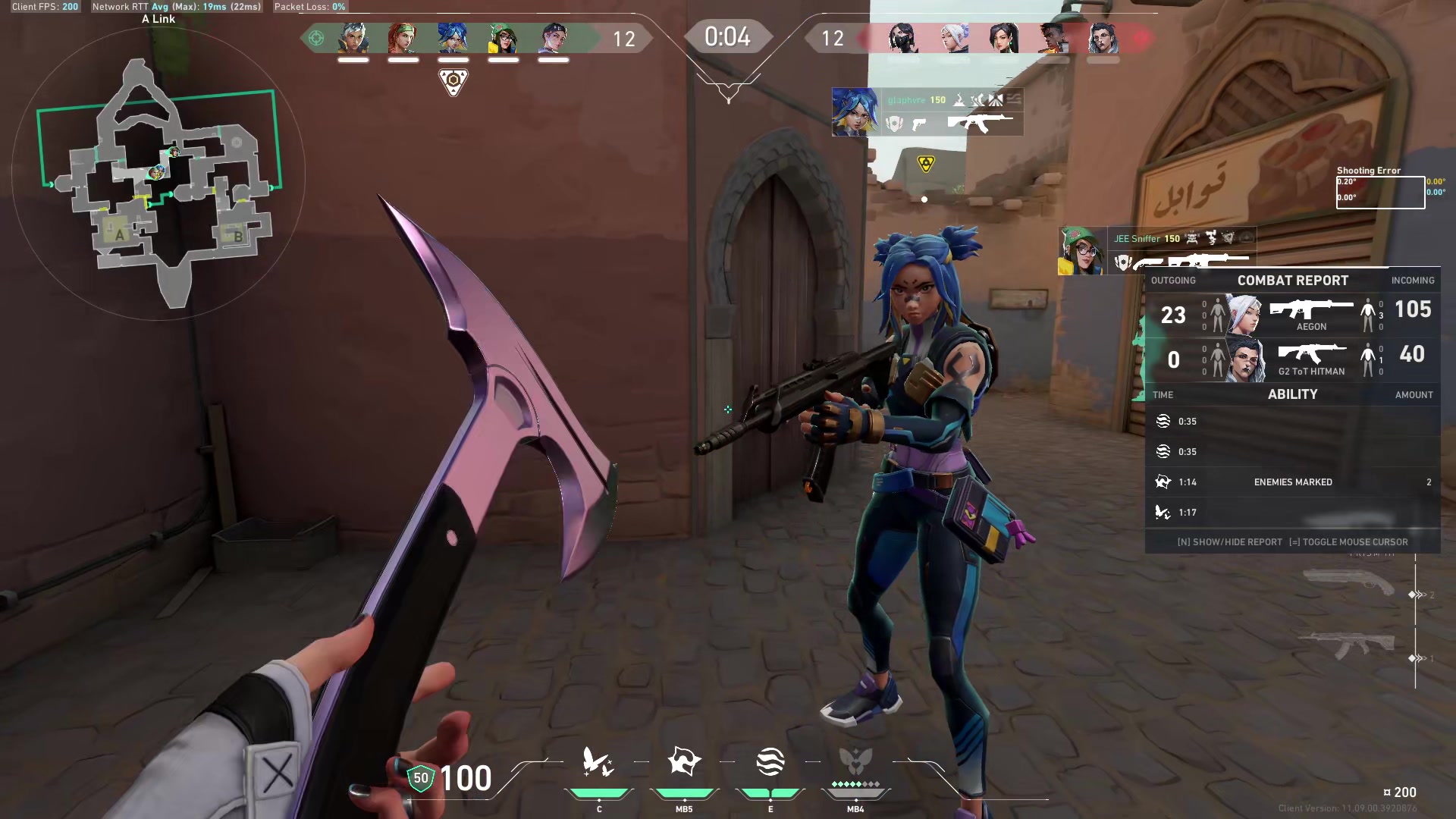Image resolution: width=1456 pixels, height=819 pixels.
Task: Click the Enemies Marked ability entry
Action: 1292,482
